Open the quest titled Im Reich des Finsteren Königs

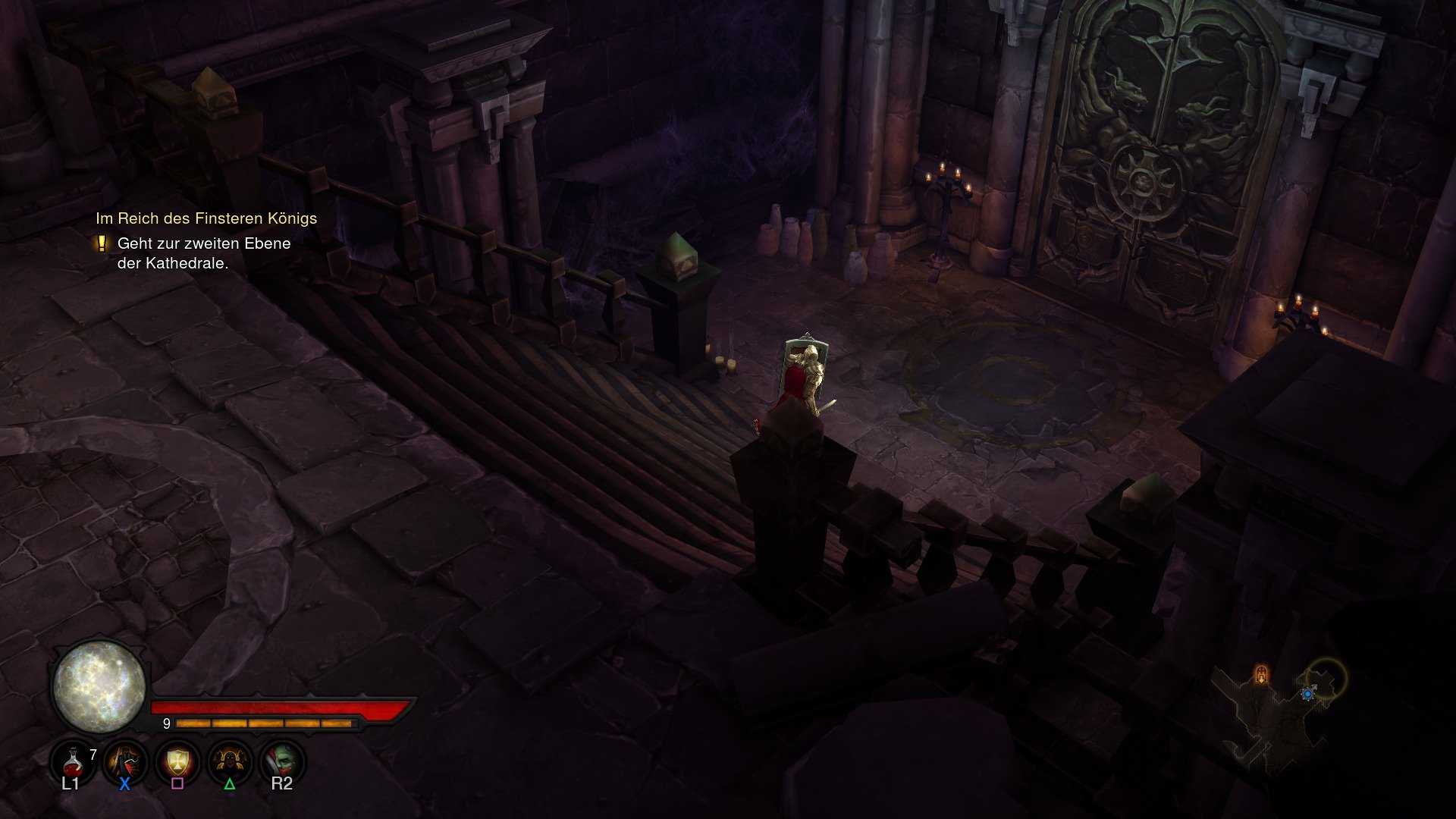[206, 218]
